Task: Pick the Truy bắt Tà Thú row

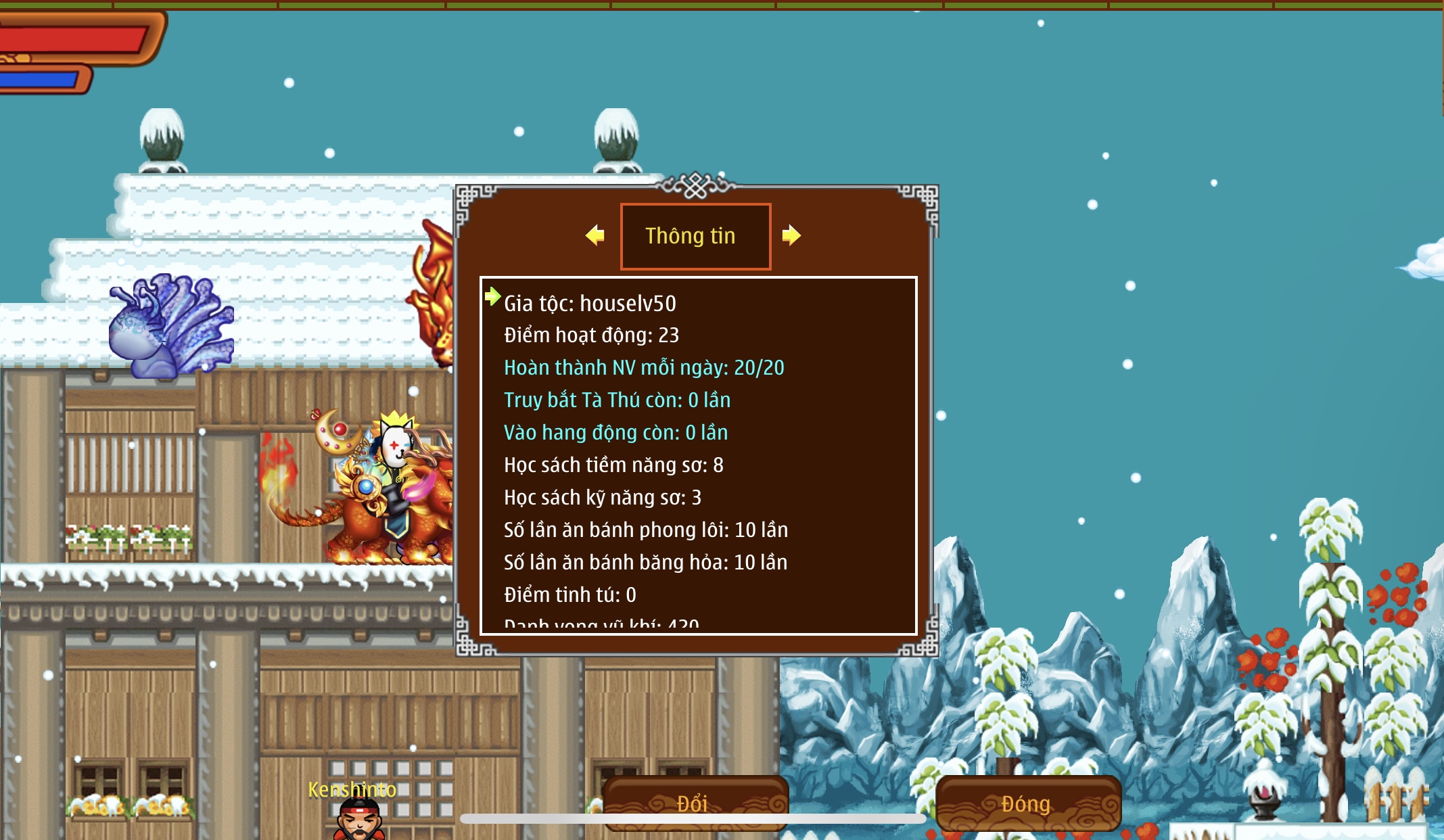Action: coord(617,400)
